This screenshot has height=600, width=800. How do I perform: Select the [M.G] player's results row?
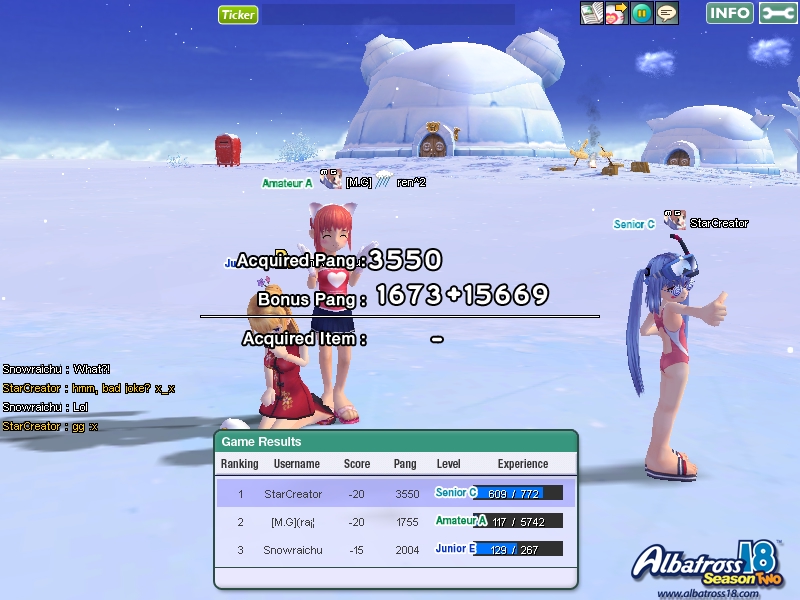(396, 521)
